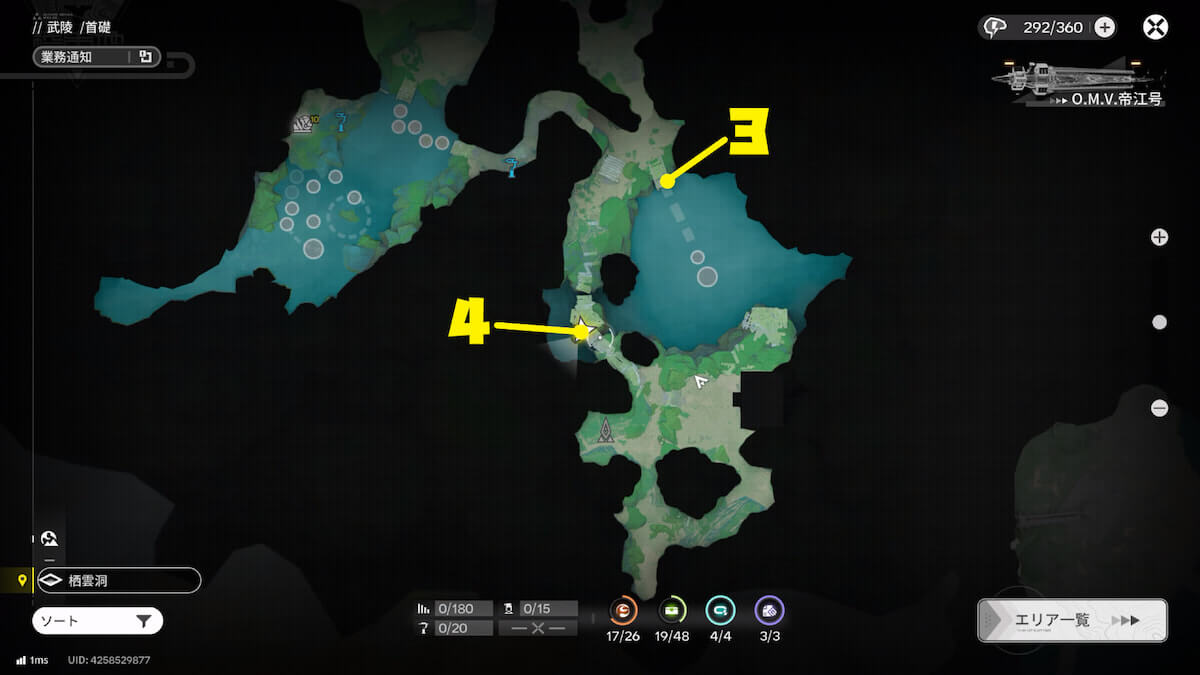Viewport: 1200px width, 675px height.
Task: Open the エリア一覧 area list
Action: [x=1072, y=620]
